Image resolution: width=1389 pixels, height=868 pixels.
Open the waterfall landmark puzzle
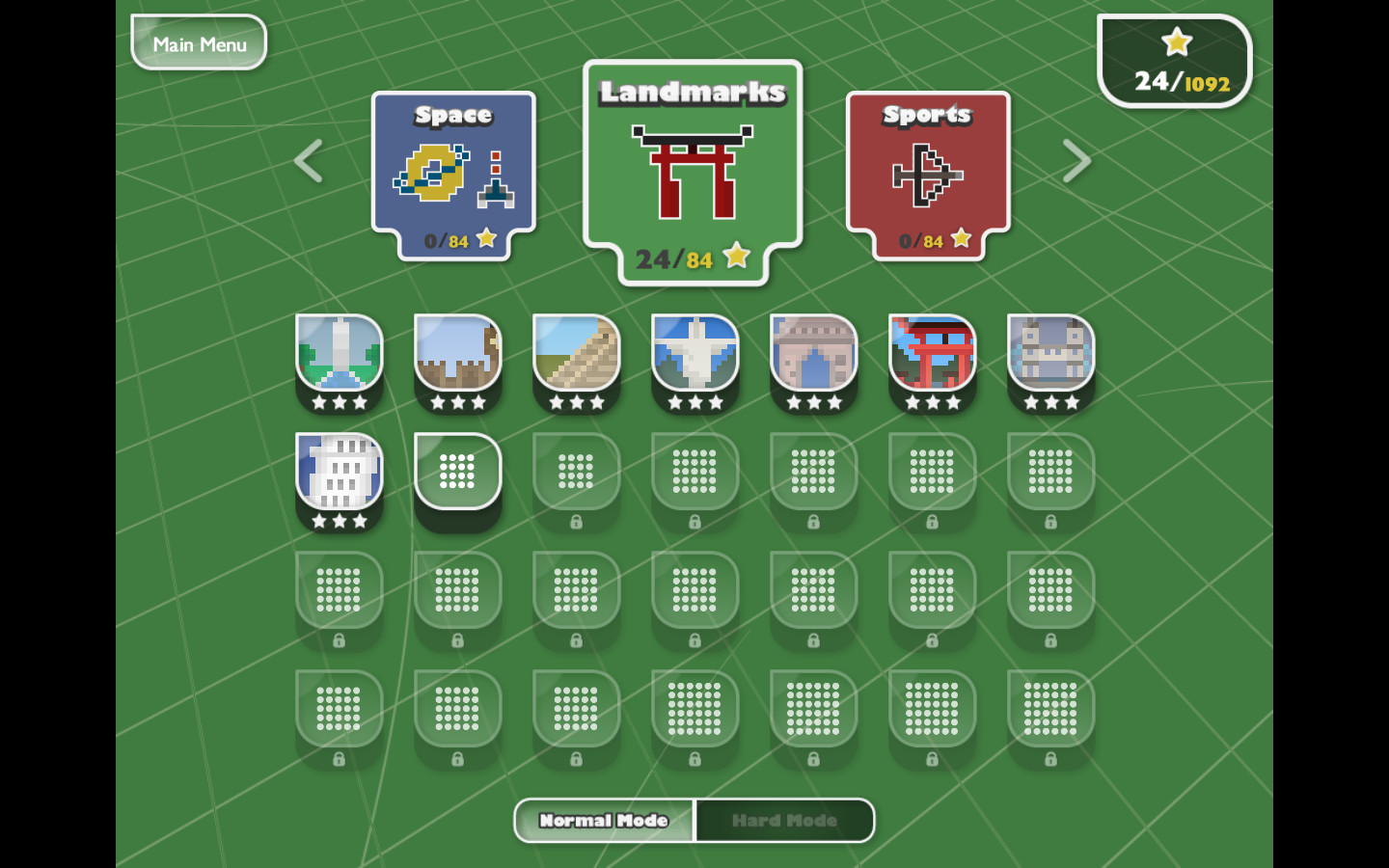[x=339, y=362]
